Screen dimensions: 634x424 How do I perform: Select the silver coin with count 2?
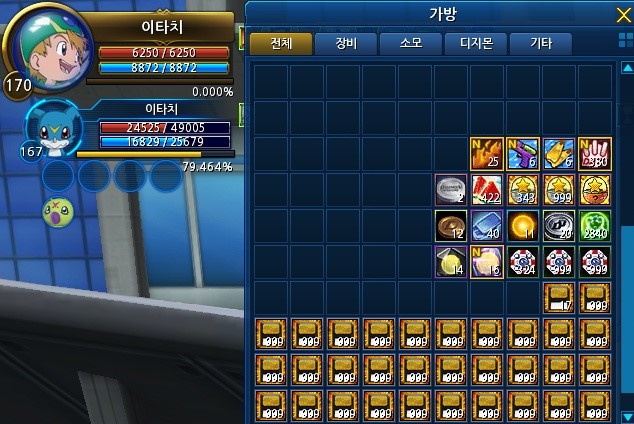point(450,189)
